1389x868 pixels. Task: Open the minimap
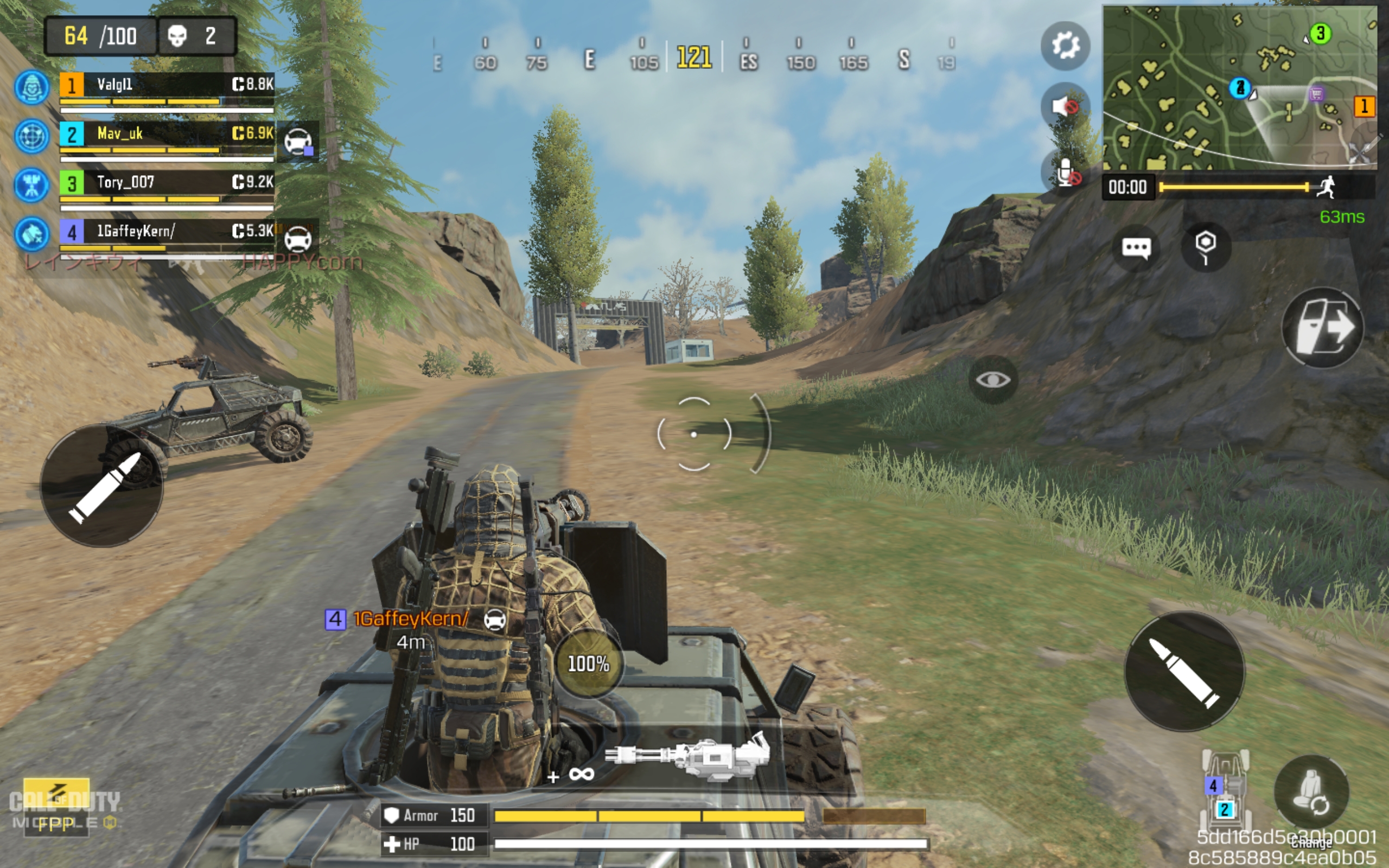1239,87
